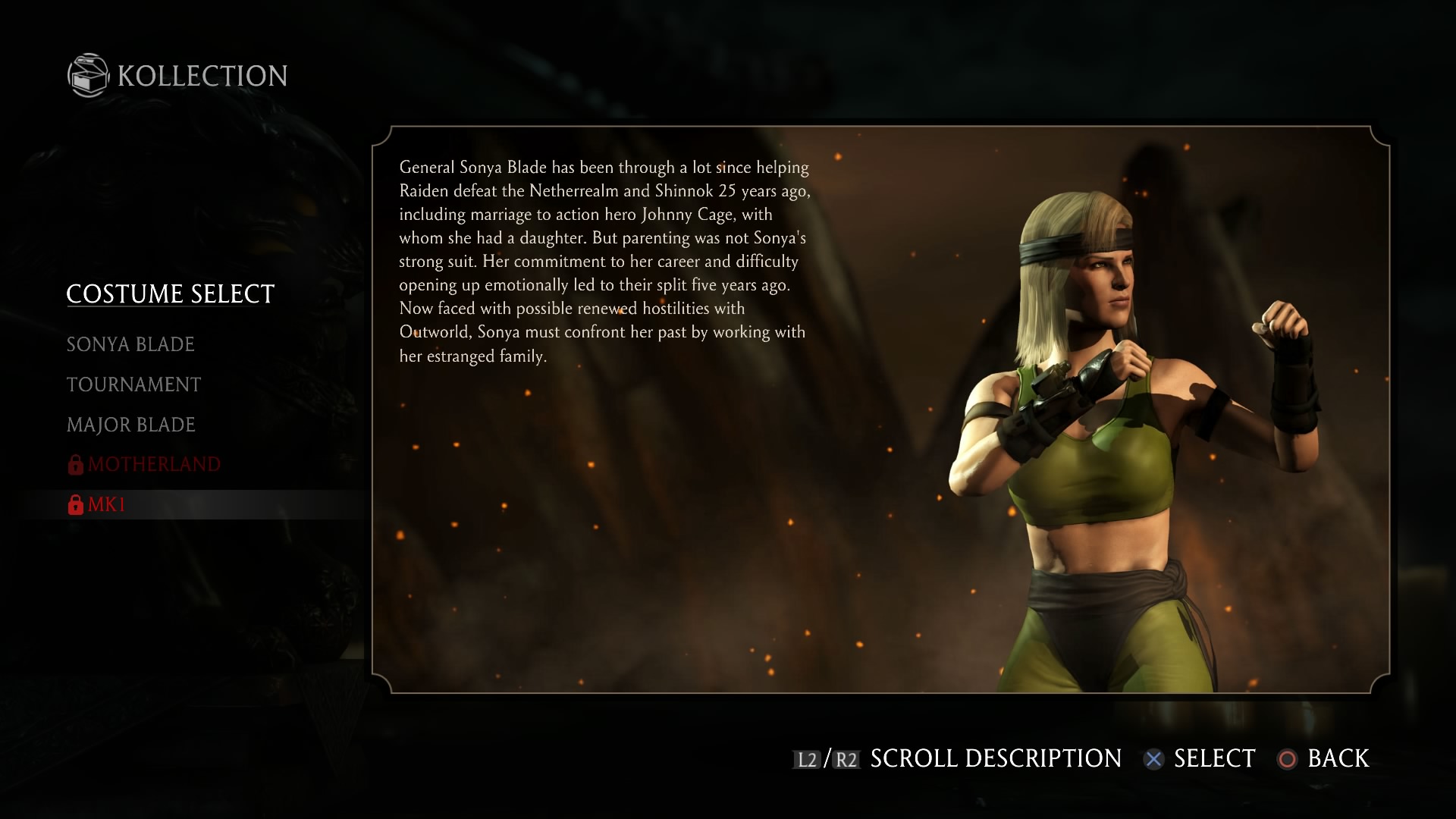
Task: Expand the TOURNAMENT costume entry
Action: click(x=133, y=384)
